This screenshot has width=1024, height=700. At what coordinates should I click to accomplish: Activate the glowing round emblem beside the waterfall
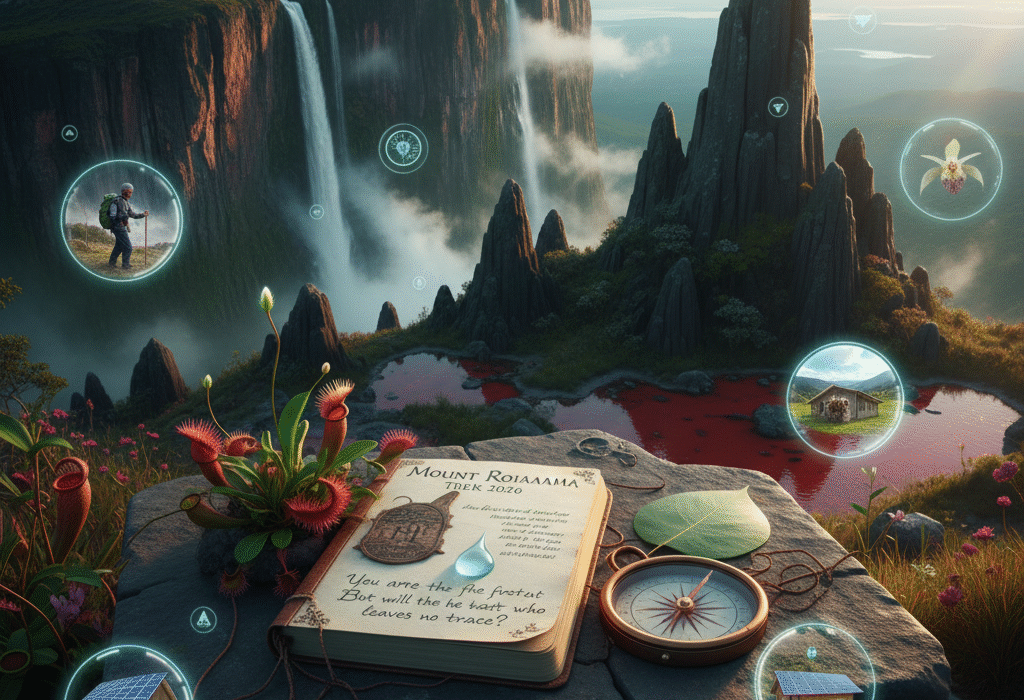pyautogui.click(x=403, y=148)
